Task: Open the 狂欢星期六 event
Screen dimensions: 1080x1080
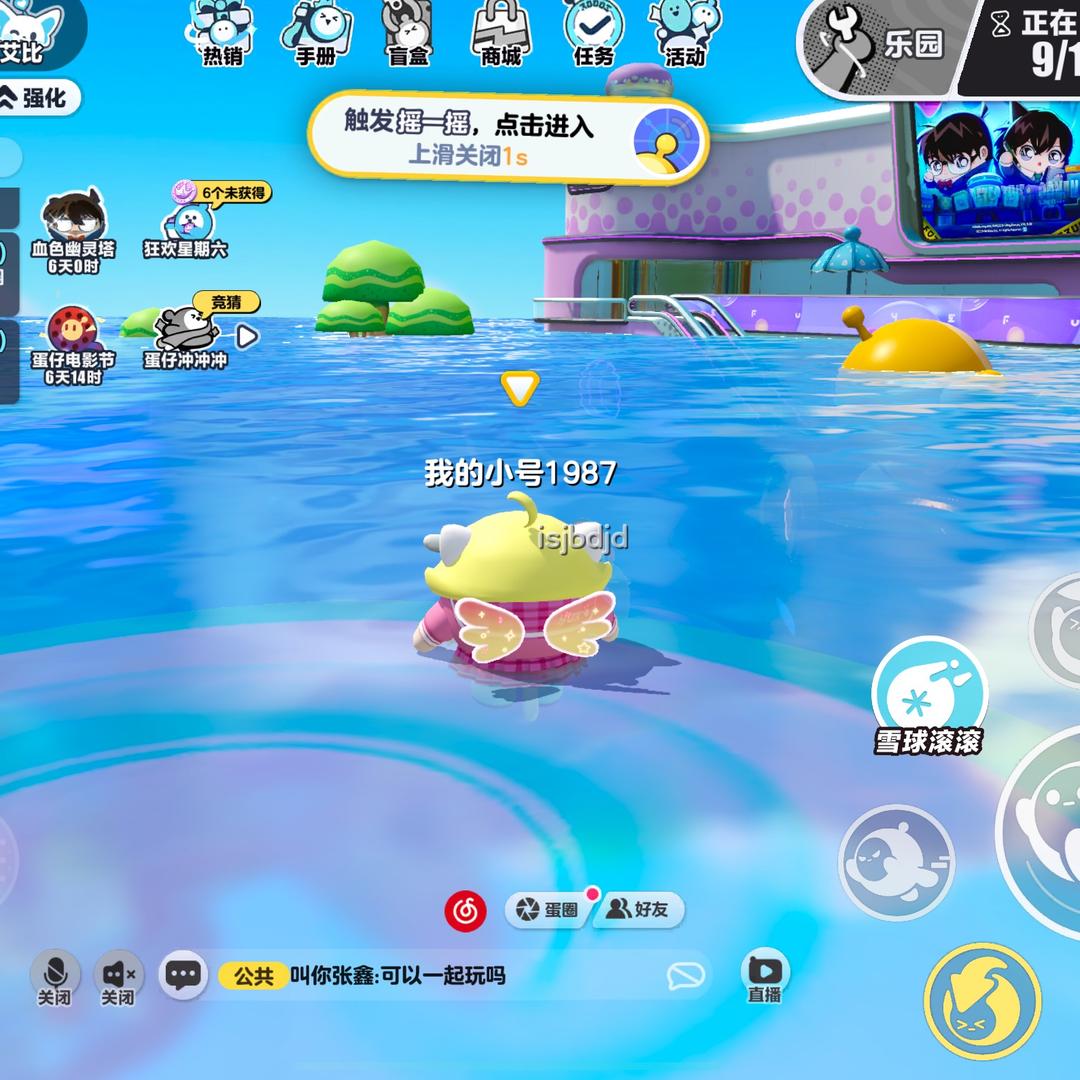Action: (186, 224)
